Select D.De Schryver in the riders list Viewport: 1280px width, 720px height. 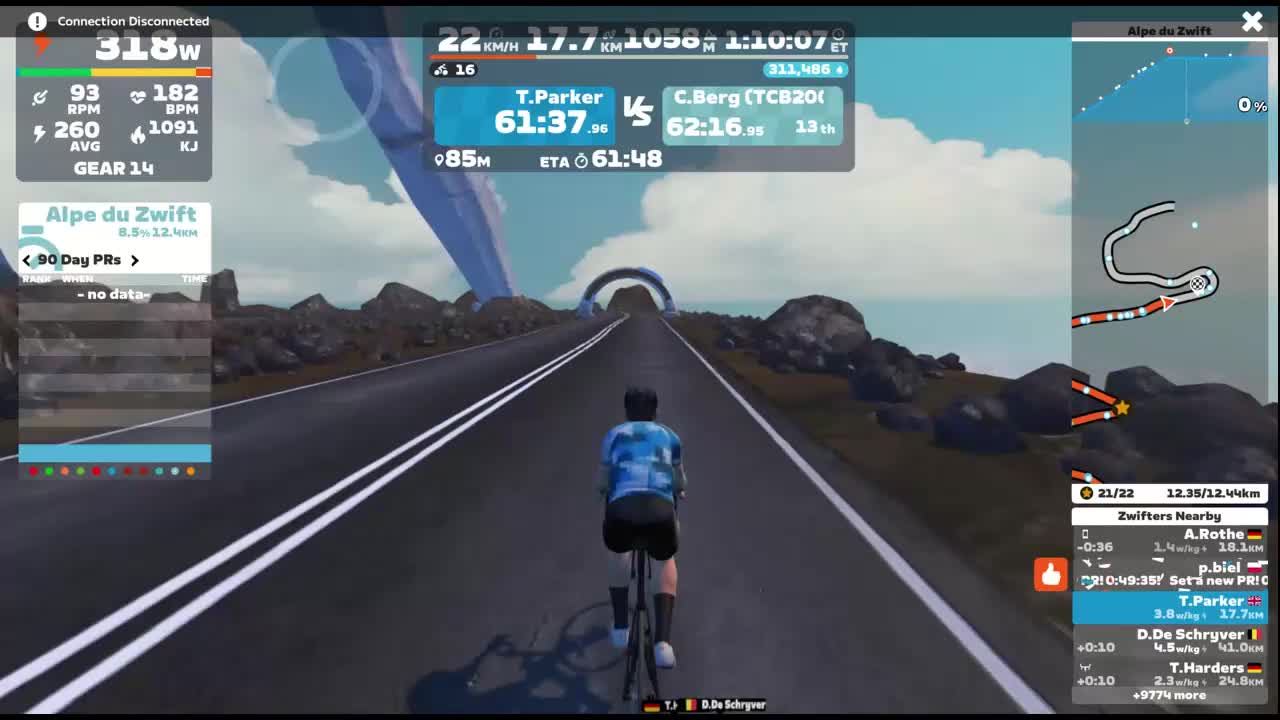tap(1170, 640)
